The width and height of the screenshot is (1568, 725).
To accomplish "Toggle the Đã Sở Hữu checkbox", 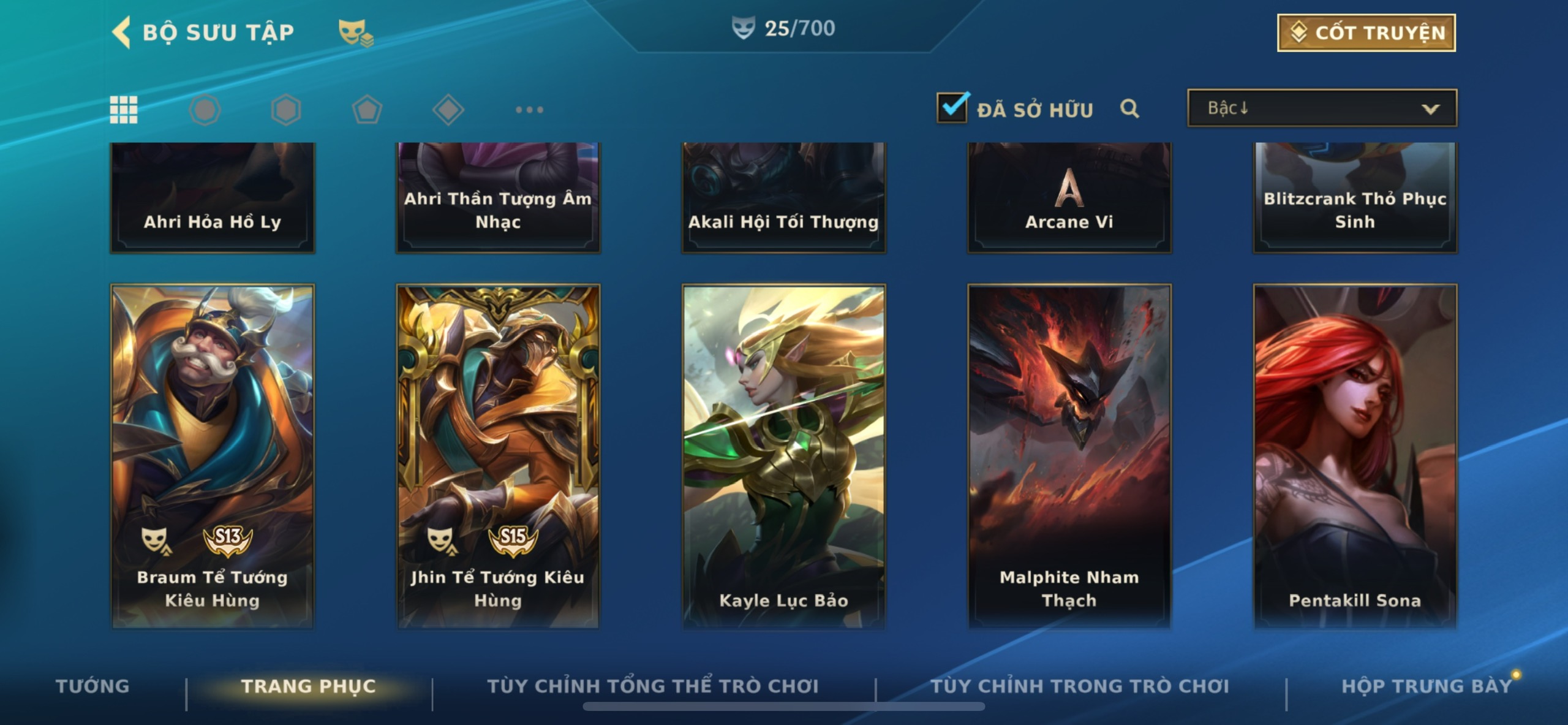I will (952, 108).
